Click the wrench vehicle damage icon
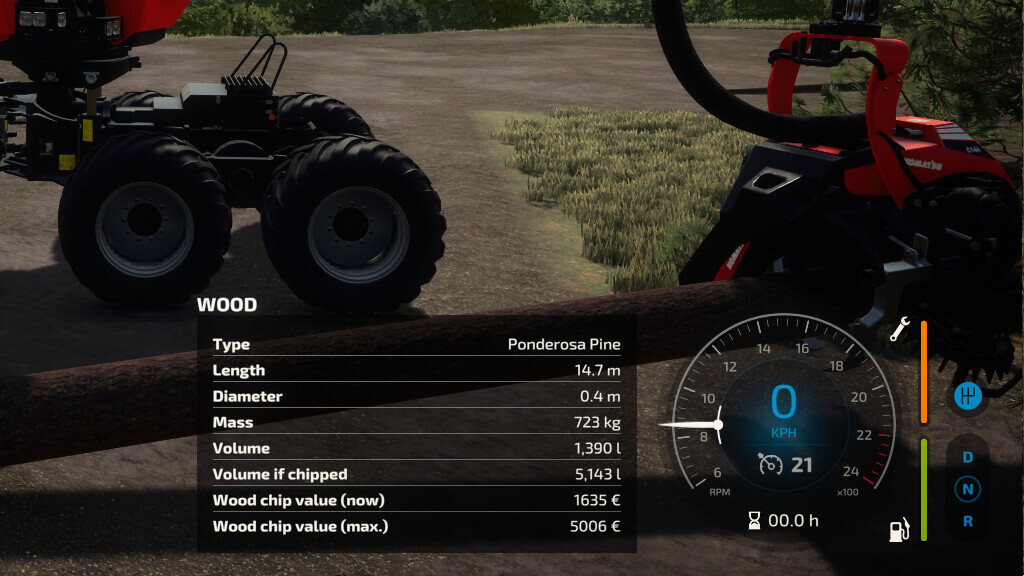The width and height of the screenshot is (1024, 576). coord(898,330)
